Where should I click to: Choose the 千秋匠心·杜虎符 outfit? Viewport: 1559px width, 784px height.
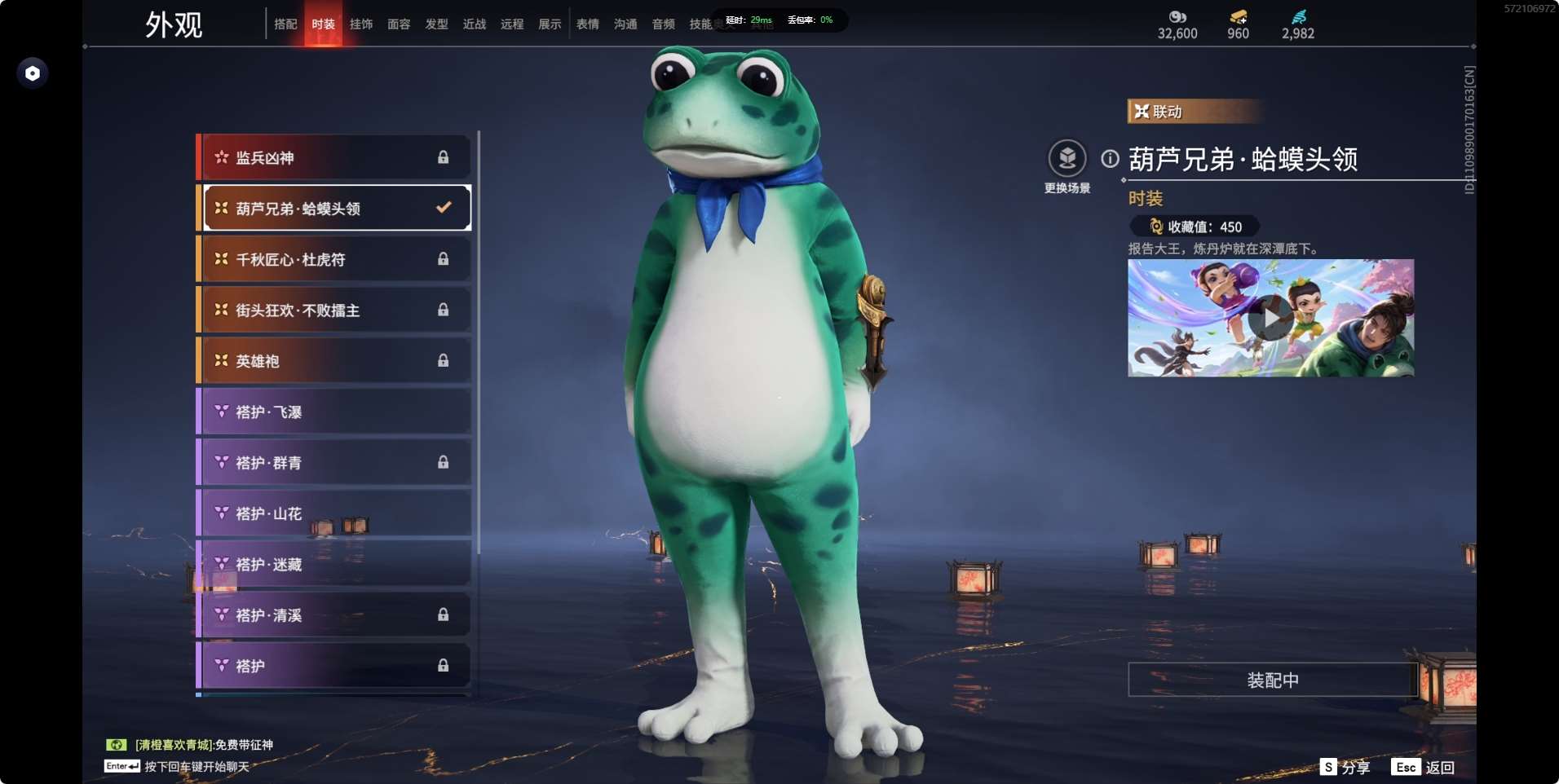click(334, 259)
